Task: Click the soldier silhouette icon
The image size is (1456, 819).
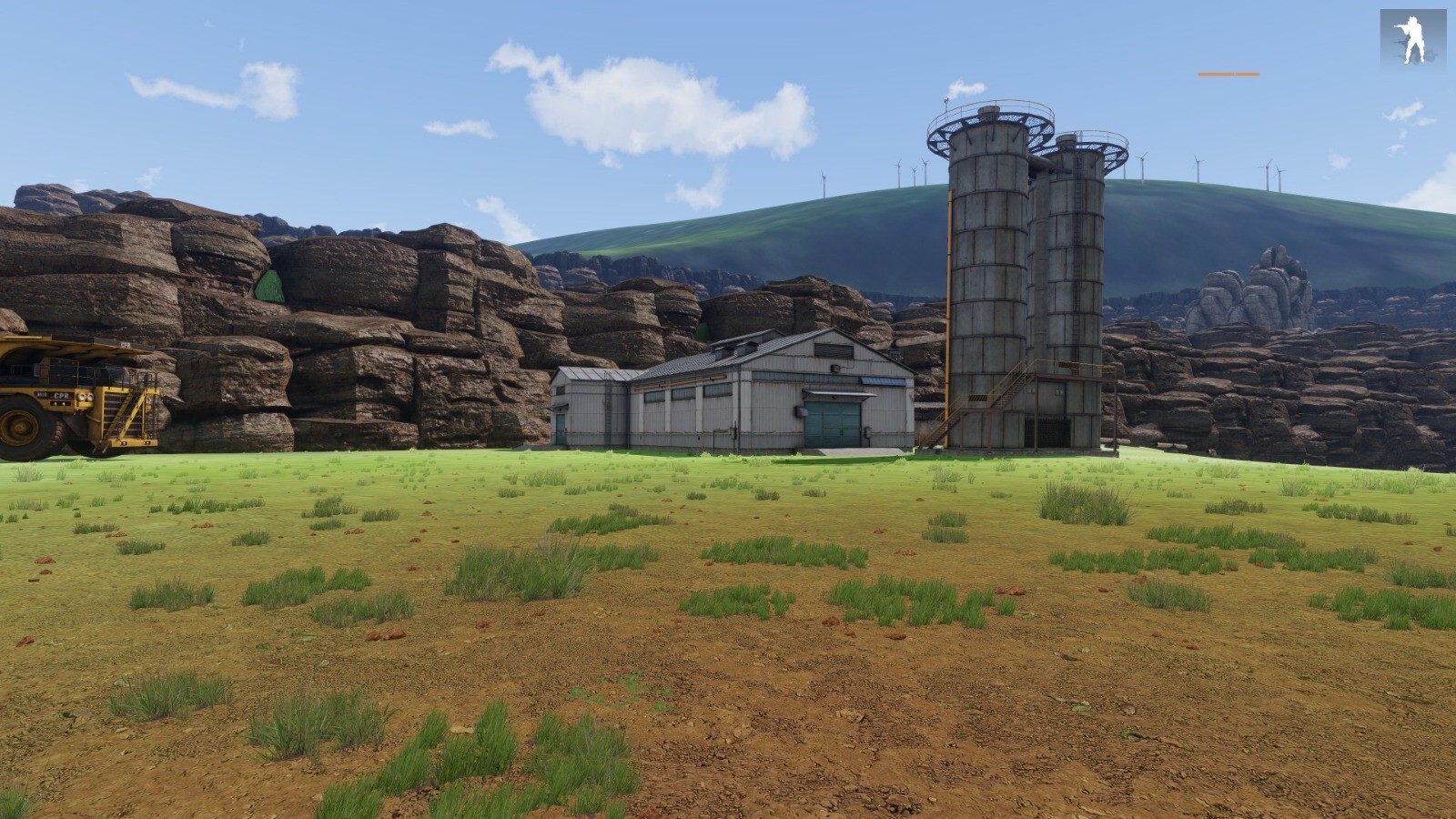Action: pyautogui.click(x=1412, y=40)
